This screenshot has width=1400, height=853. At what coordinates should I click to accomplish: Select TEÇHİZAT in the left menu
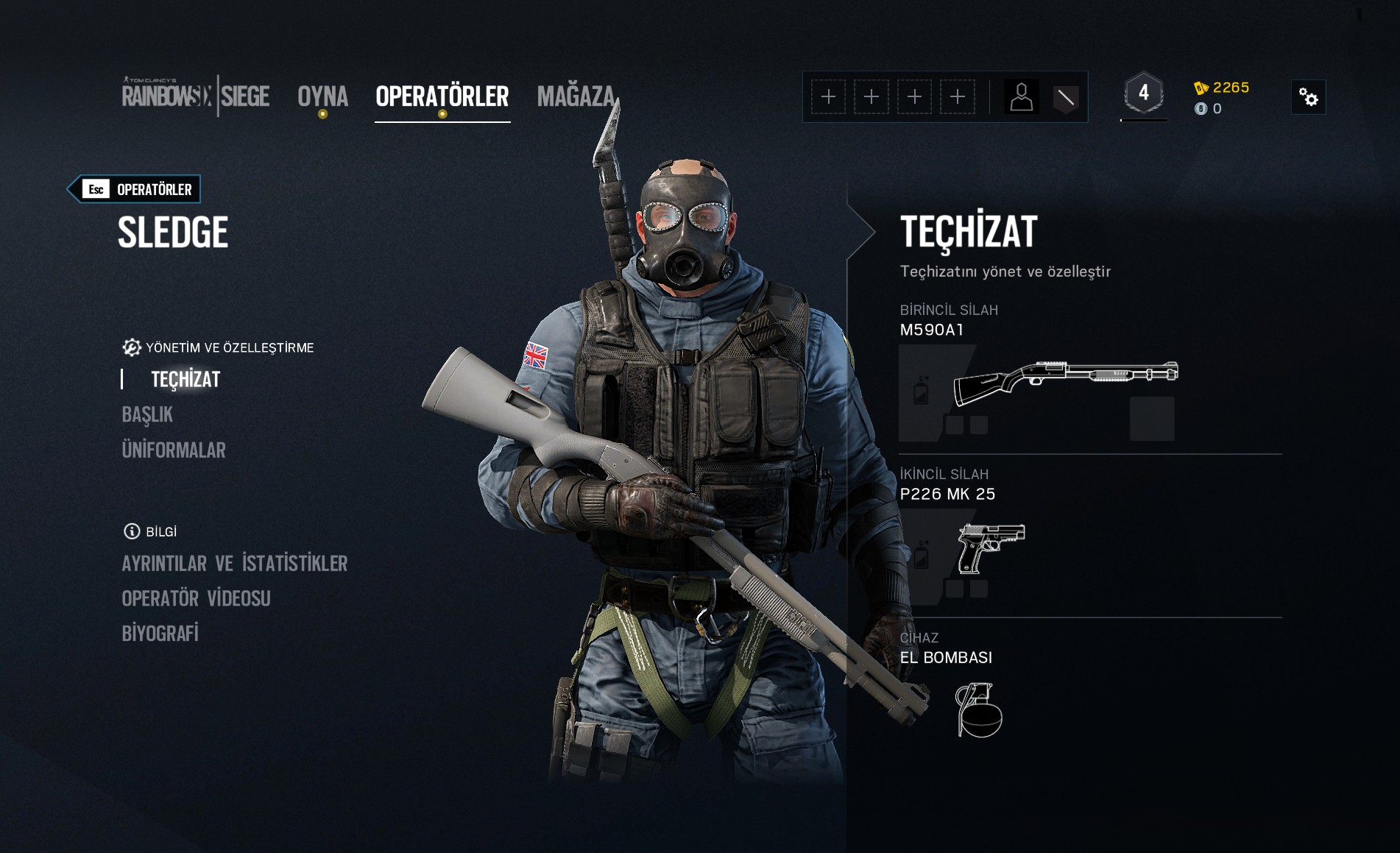(185, 379)
